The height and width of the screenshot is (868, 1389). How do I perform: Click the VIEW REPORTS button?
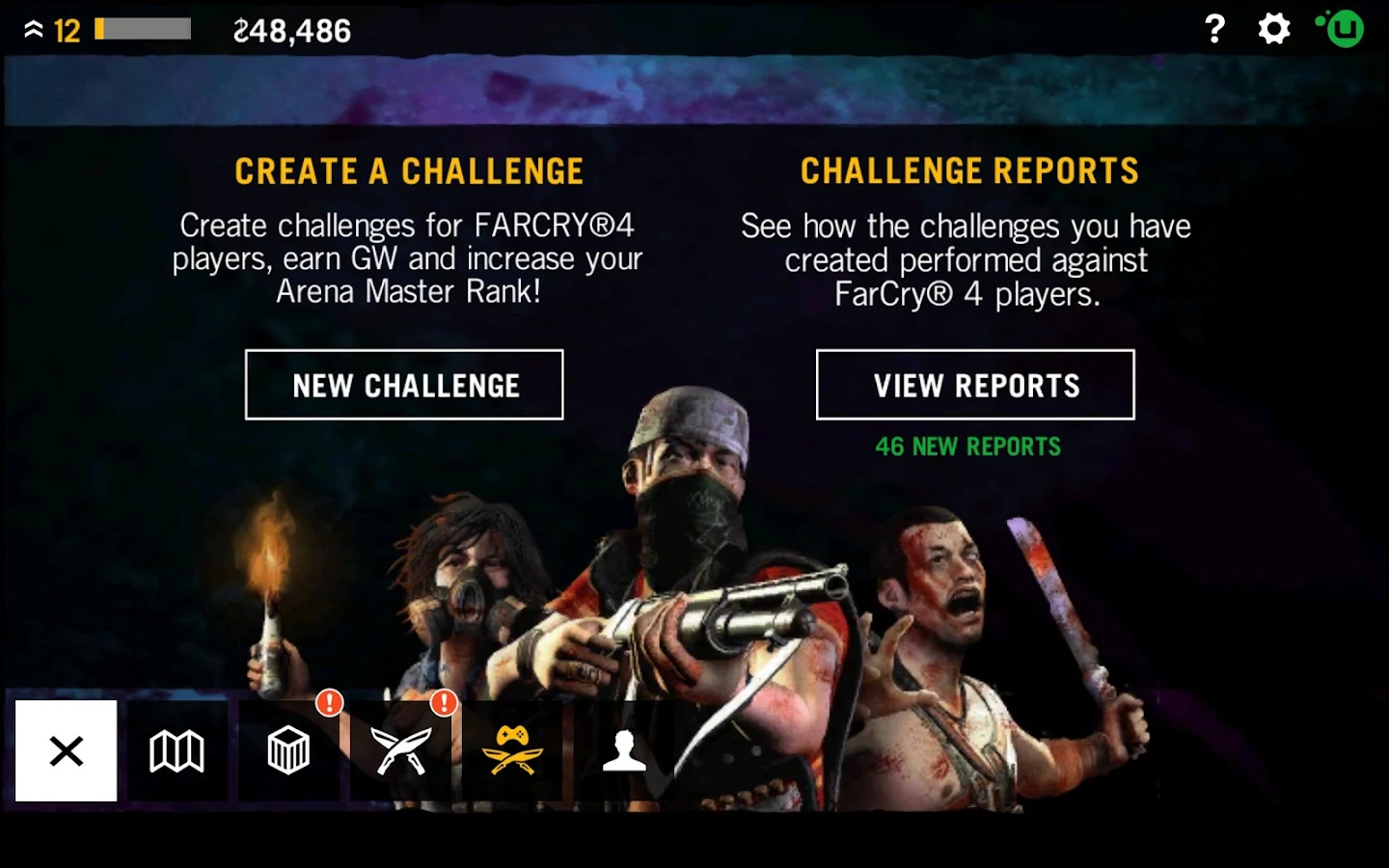tap(976, 385)
